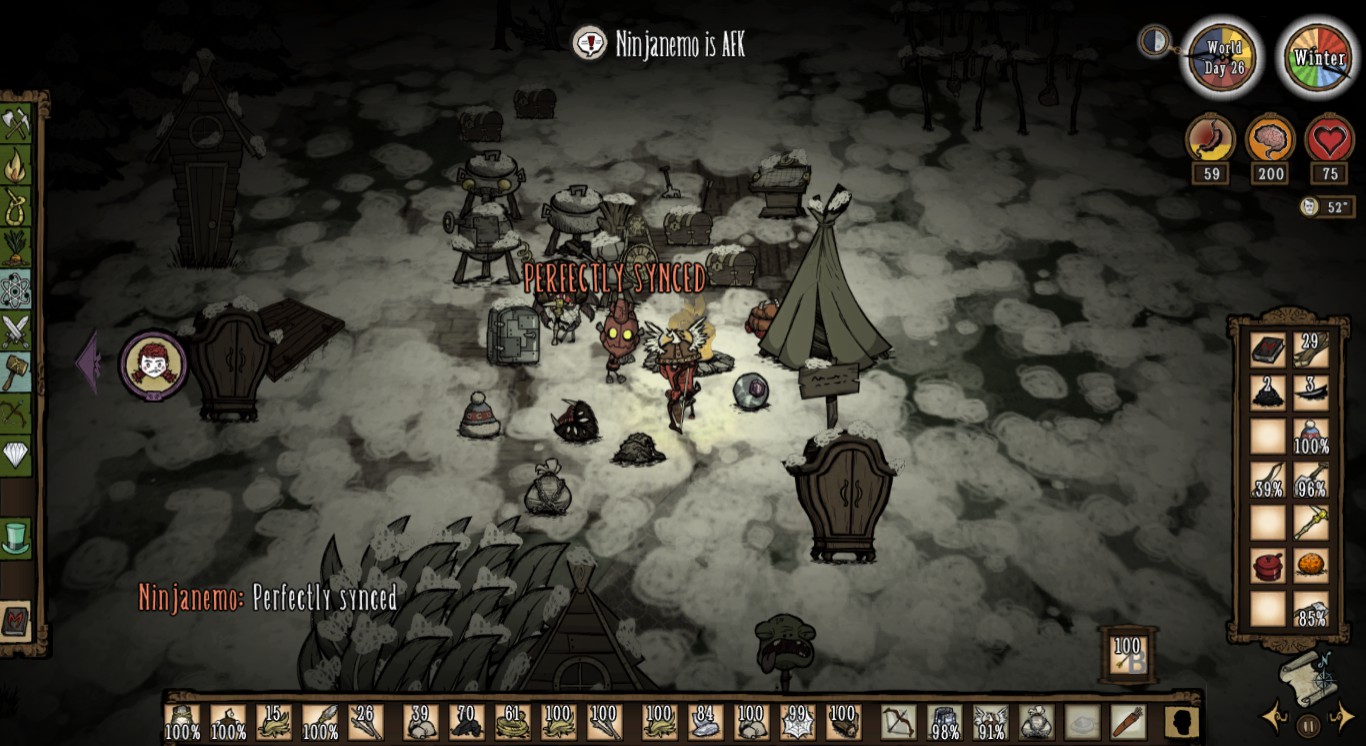1366x746 pixels.
Task: Rotate the camera with the right arrow
Action: pyautogui.click(x=1340, y=717)
